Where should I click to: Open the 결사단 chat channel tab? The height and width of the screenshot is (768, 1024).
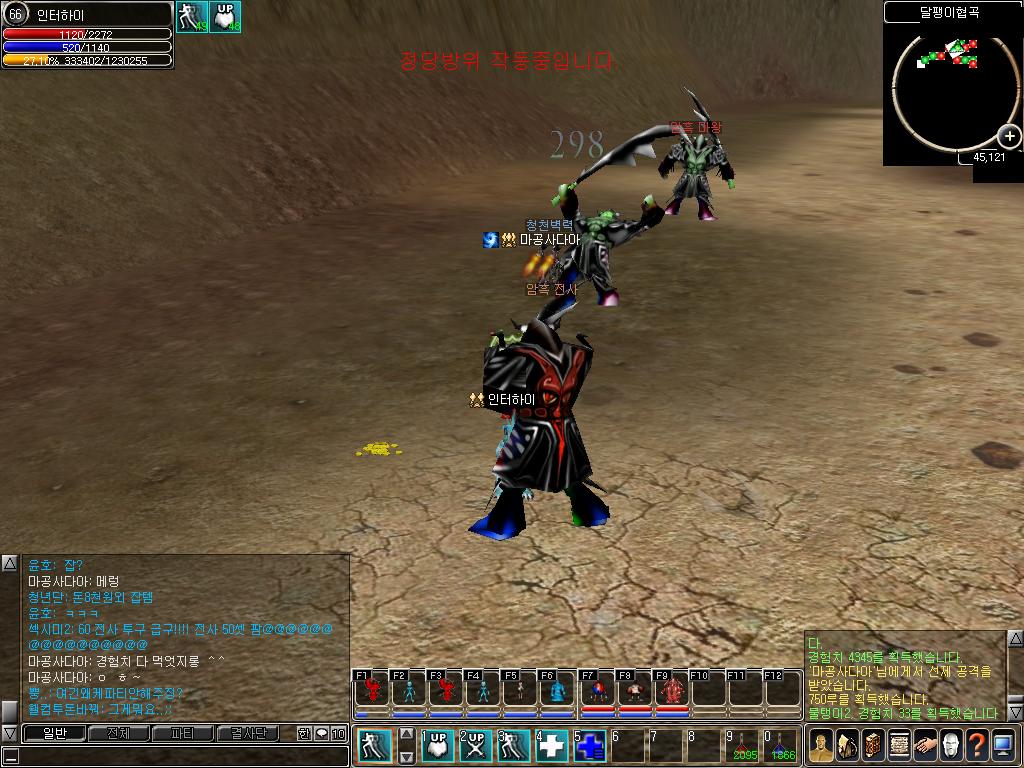tap(248, 733)
